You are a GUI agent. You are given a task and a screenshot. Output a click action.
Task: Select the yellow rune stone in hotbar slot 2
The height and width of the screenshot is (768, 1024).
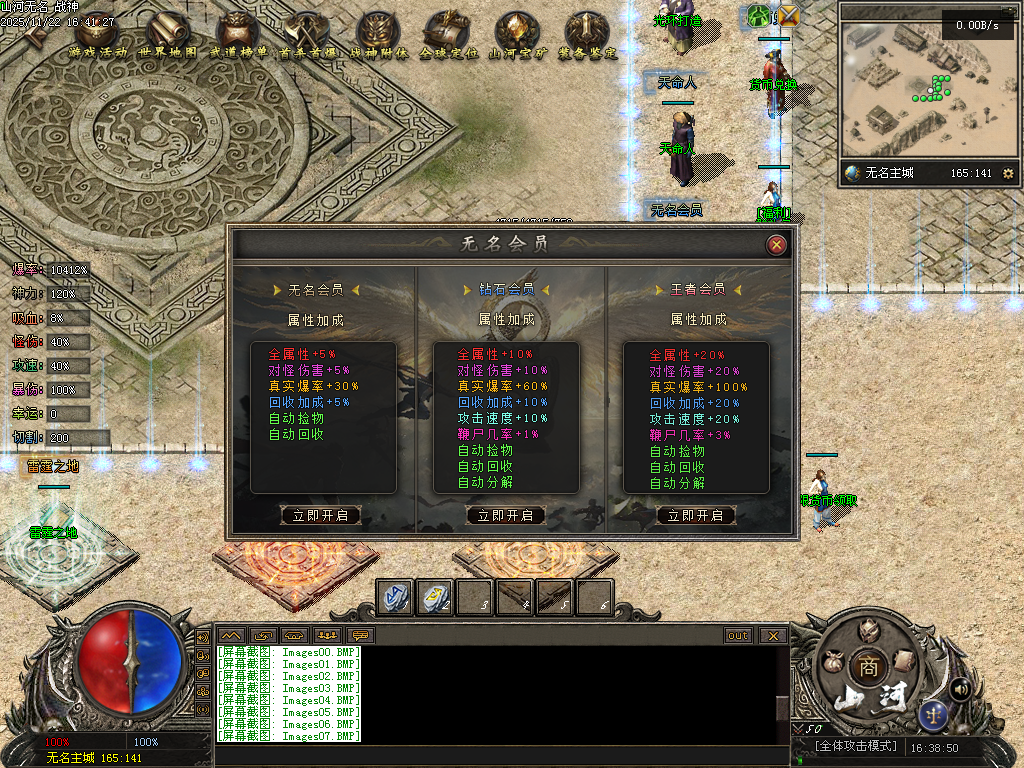(435, 597)
